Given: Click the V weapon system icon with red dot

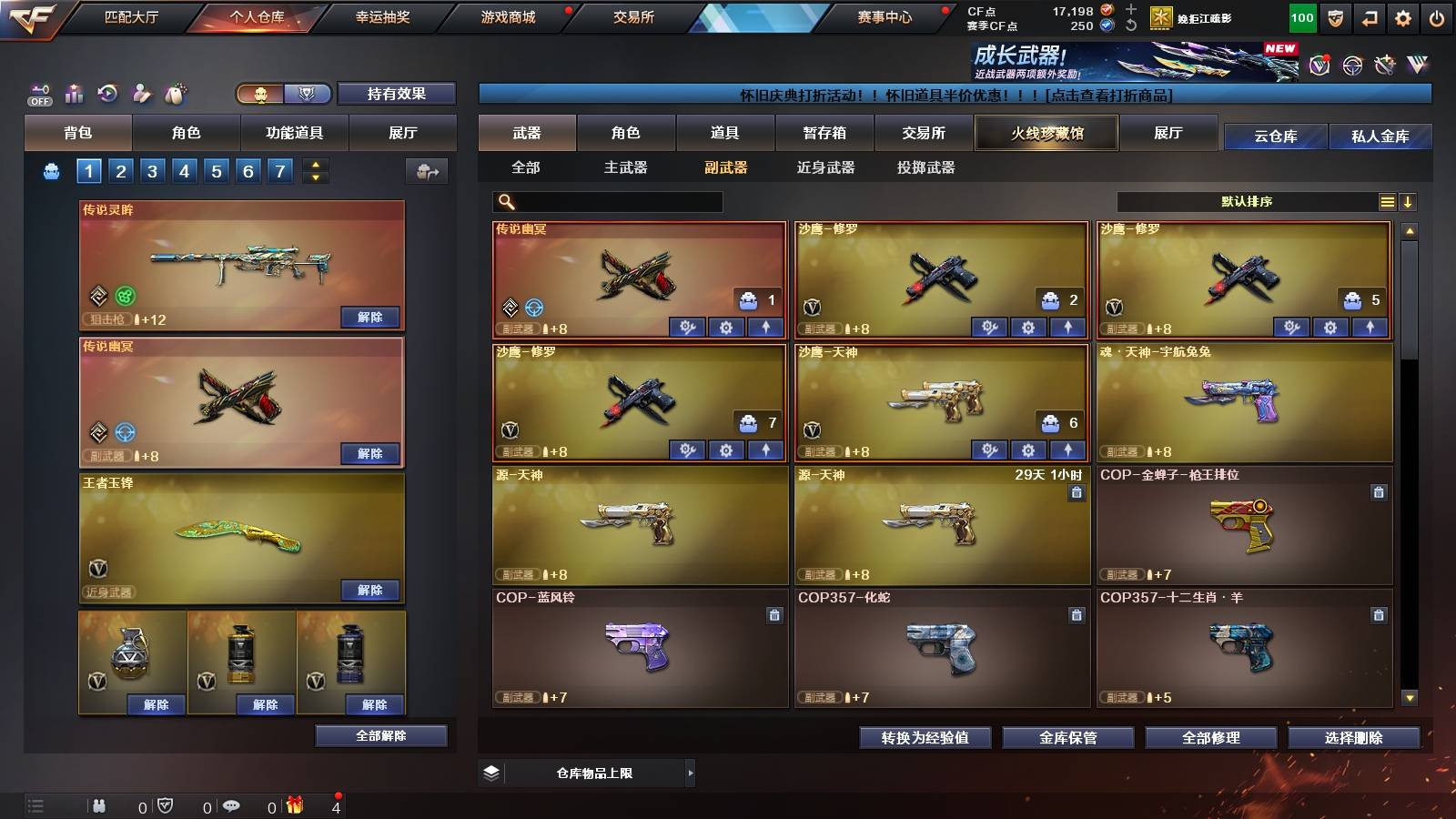Looking at the screenshot, I should pos(1318,65).
